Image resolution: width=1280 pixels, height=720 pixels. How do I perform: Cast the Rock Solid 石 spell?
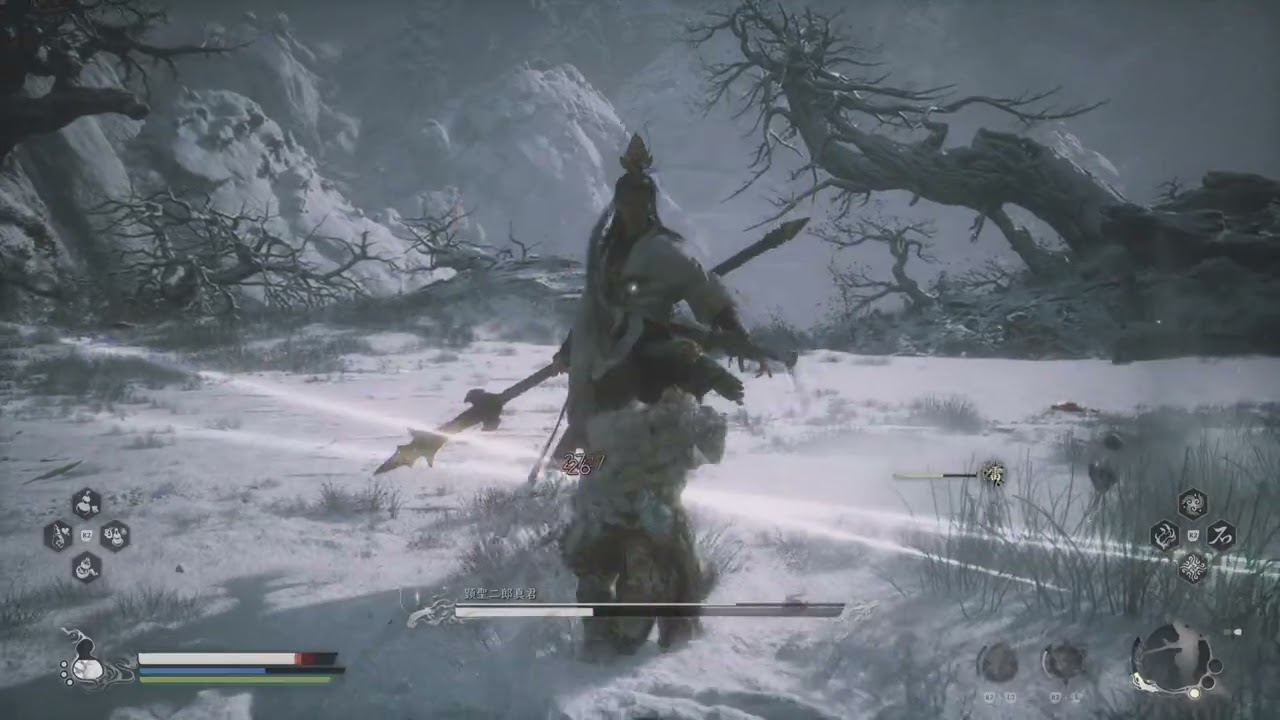pyautogui.click(x=1220, y=535)
